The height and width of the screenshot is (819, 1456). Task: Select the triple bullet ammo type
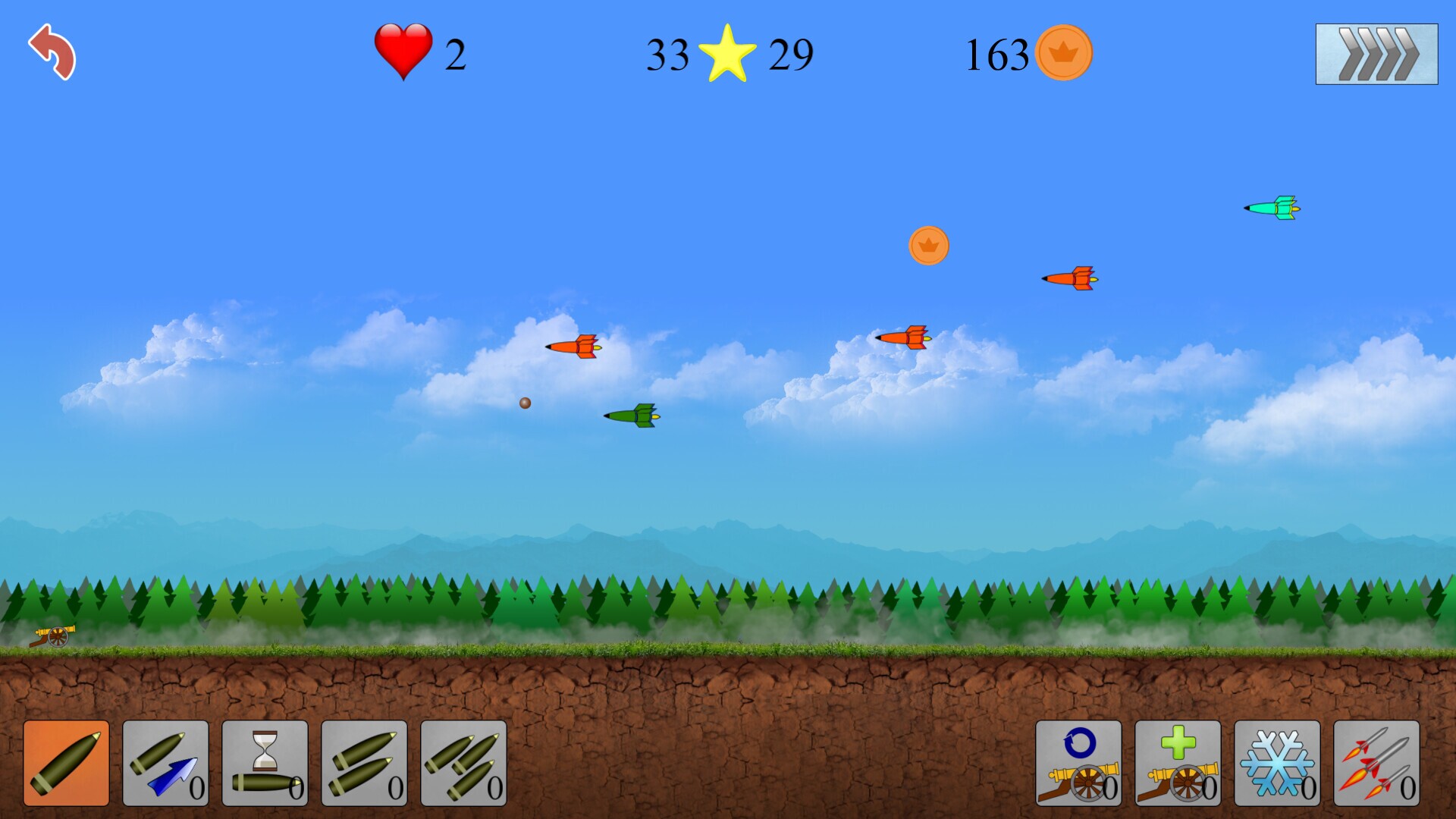465,764
